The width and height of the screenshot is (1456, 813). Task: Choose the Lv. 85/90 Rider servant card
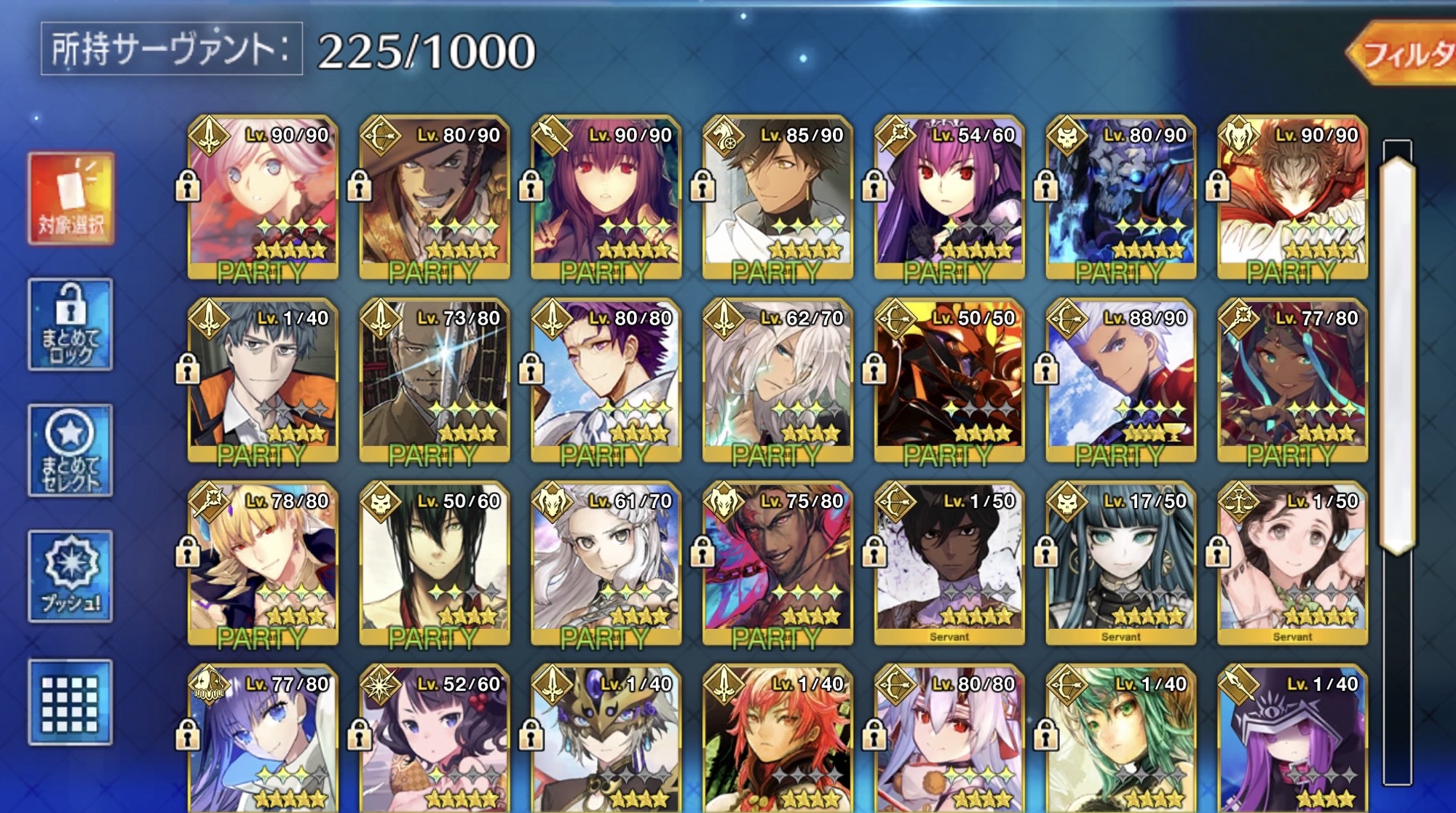click(778, 197)
